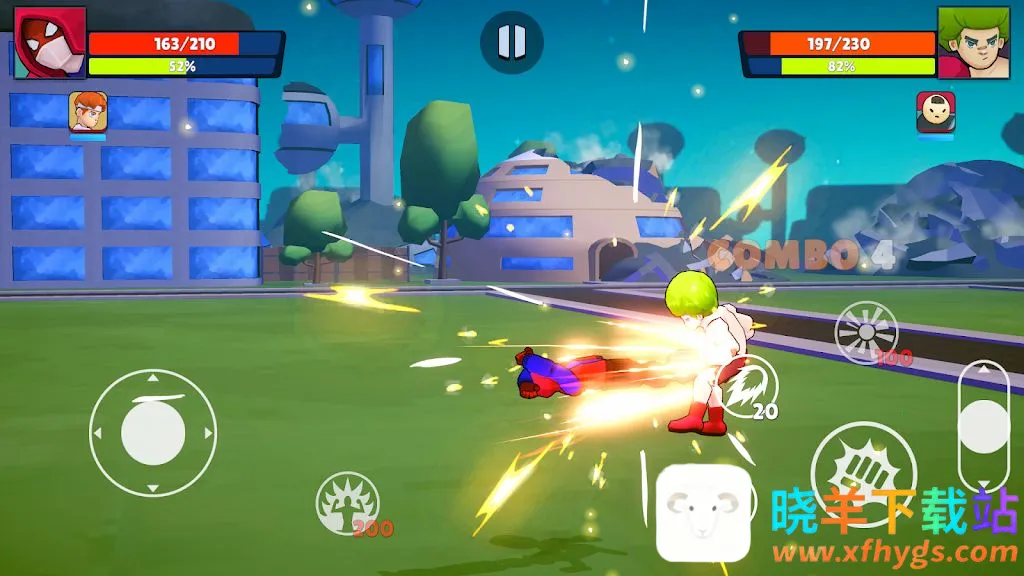Select the bald enemy teammate portrait
Image resolution: width=1024 pixels, height=576 pixels.
(935, 112)
